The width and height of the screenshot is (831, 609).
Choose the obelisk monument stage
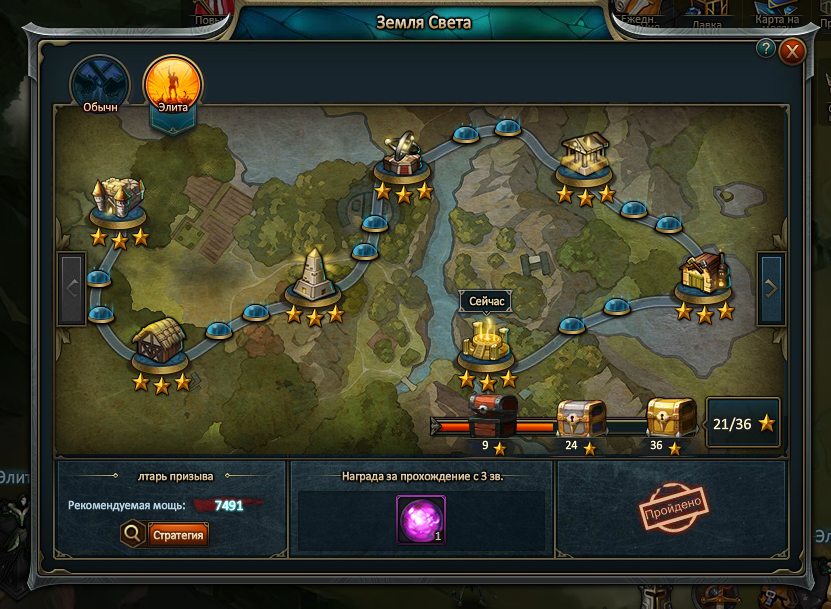[315, 277]
